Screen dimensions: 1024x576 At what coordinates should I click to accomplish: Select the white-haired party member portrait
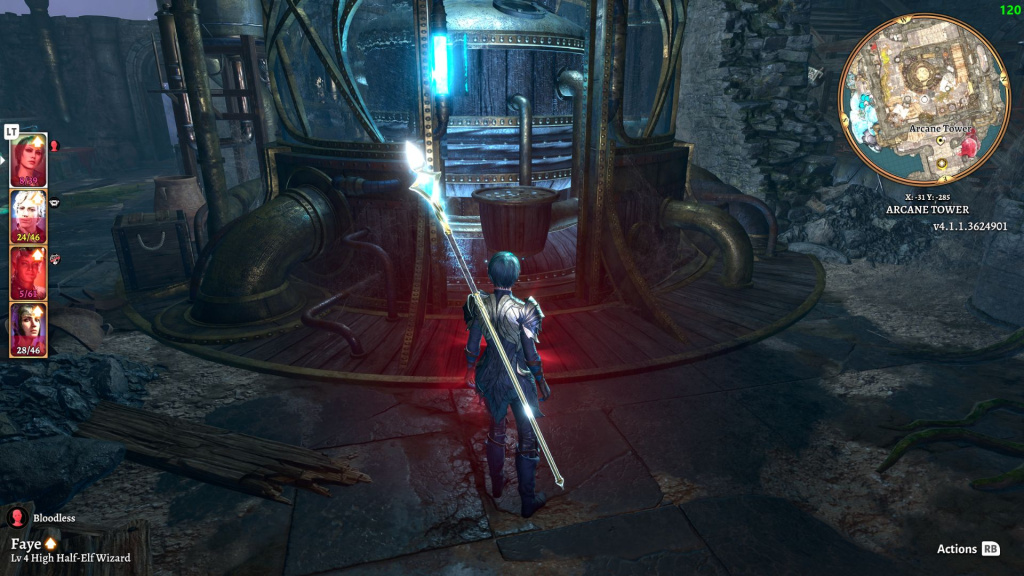point(28,216)
